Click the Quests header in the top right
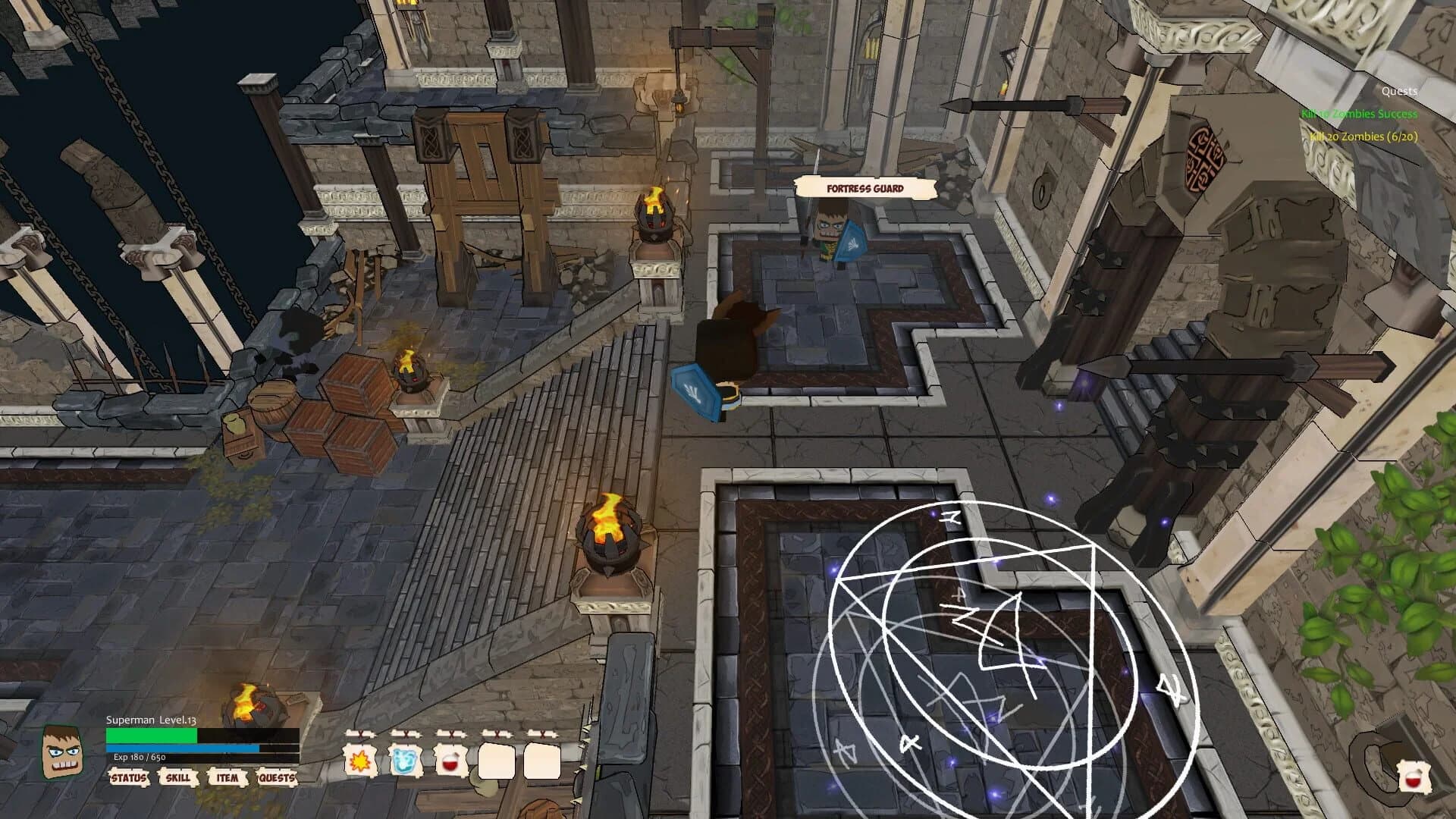This screenshot has width=1456, height=819. pyautogui.click(x=1401, y=91)
